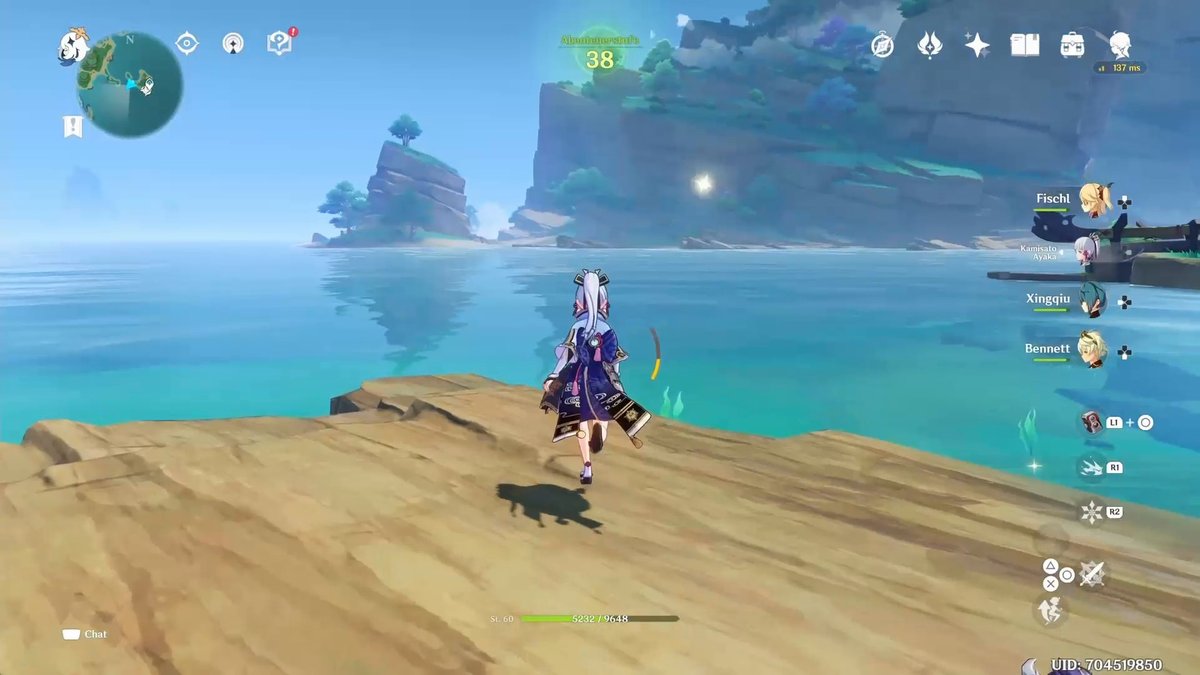The height and width of the screenshot is (675, 1200).
Task: Expand the circular minimap
Action: (x=129, y=84)
